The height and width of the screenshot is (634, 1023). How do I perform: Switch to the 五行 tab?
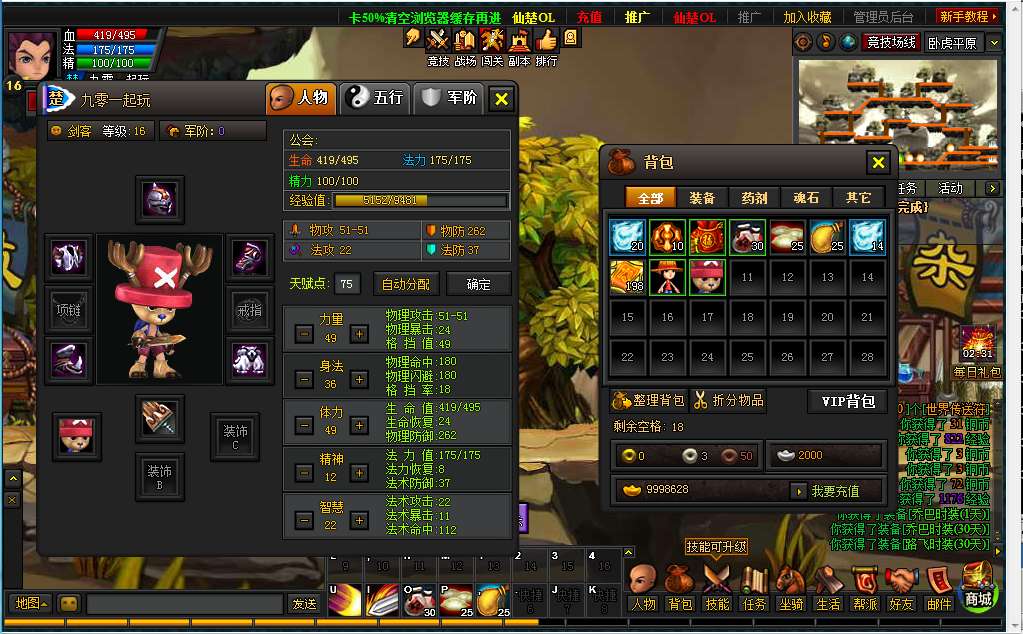(x=374, y=98)
